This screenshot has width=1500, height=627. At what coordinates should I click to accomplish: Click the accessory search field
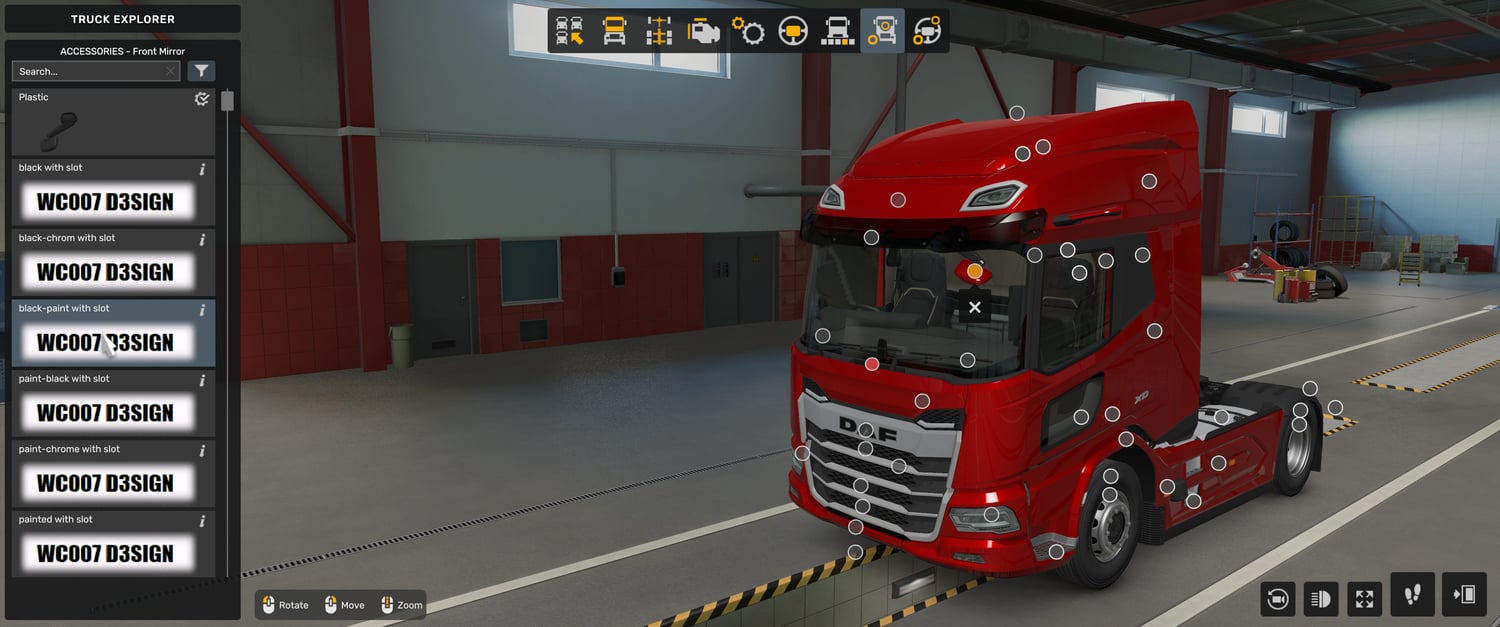(88, 72)
